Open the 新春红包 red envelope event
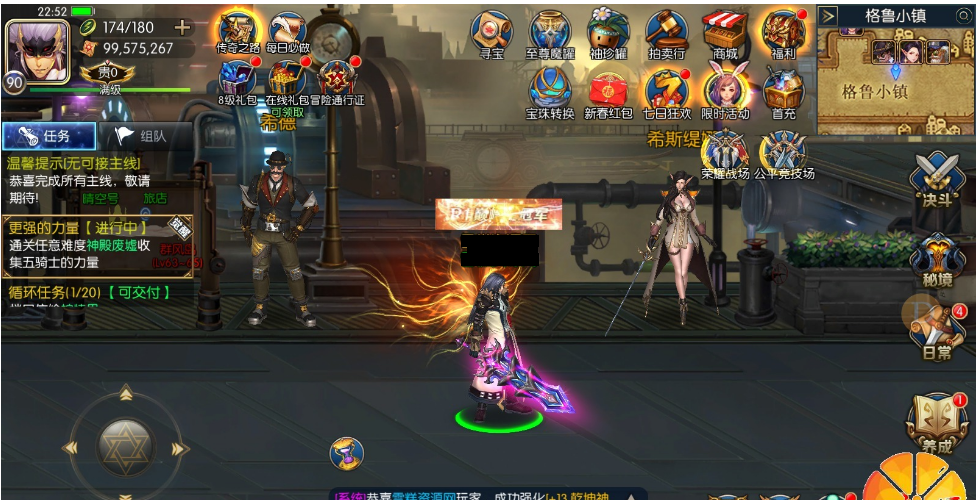 pyautogui.click(x=608, y=90)
